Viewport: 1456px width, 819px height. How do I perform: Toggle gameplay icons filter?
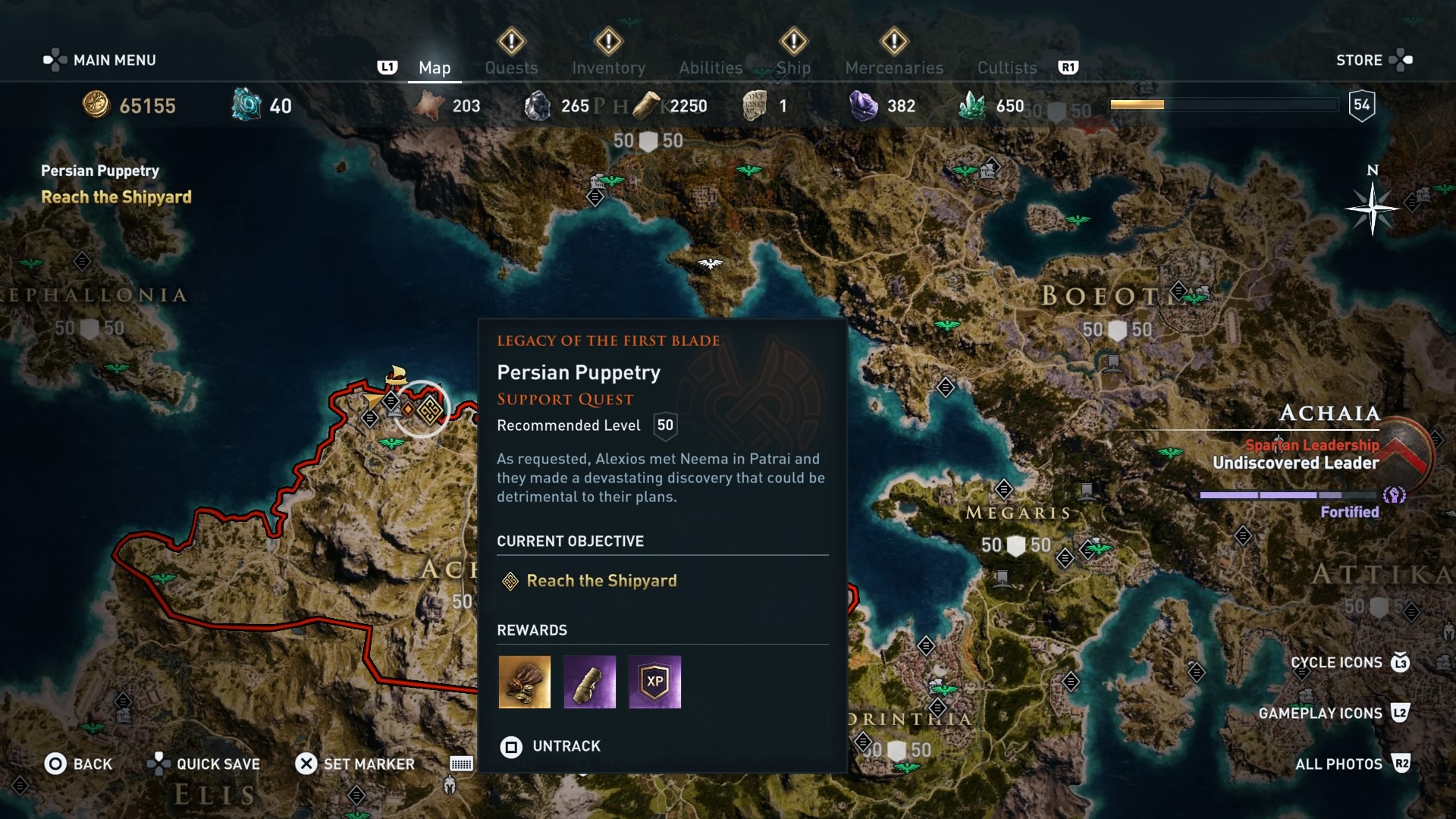click(x=1332, y=713)
